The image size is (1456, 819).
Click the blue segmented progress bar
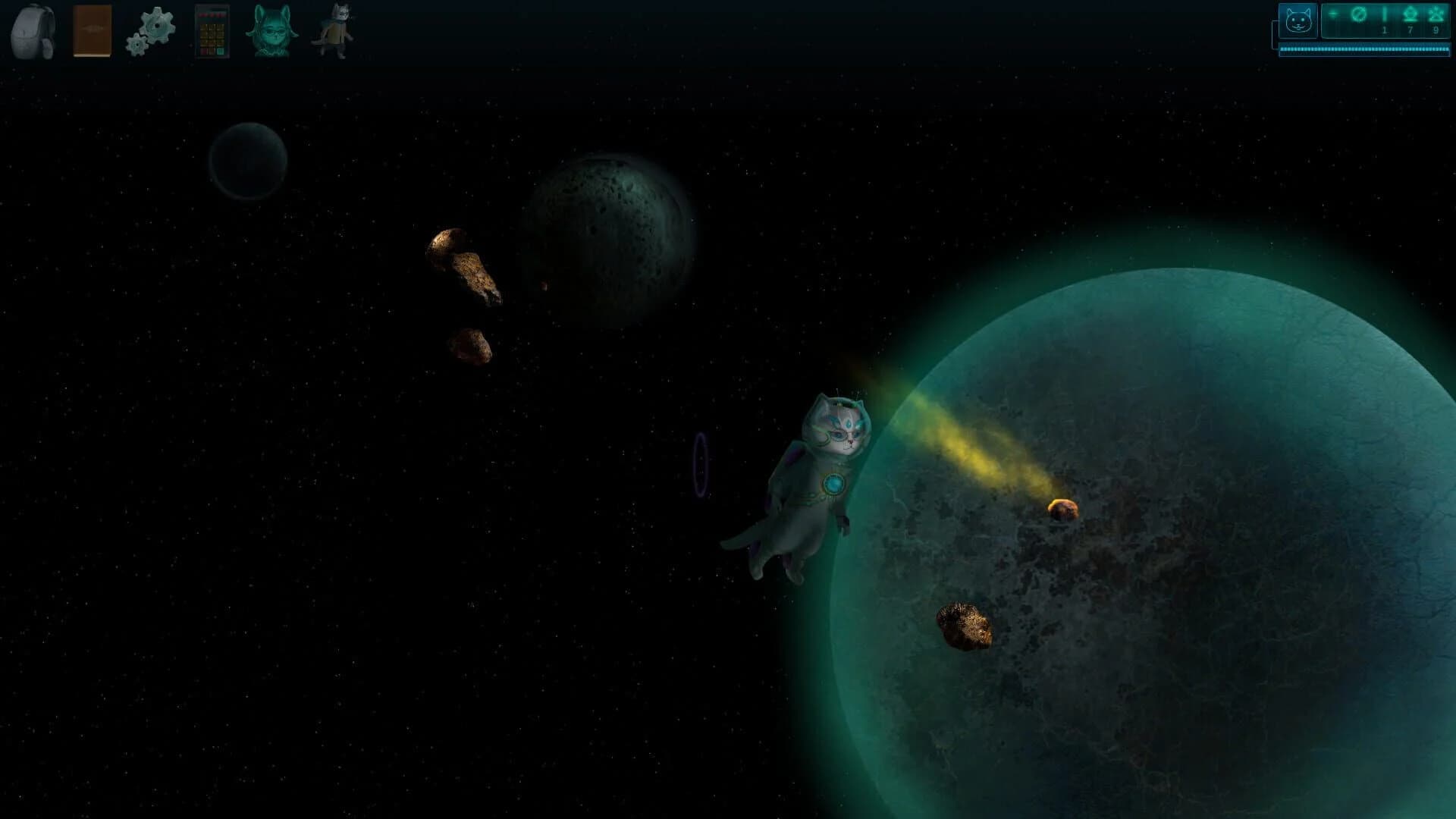tap(1365, 49)
